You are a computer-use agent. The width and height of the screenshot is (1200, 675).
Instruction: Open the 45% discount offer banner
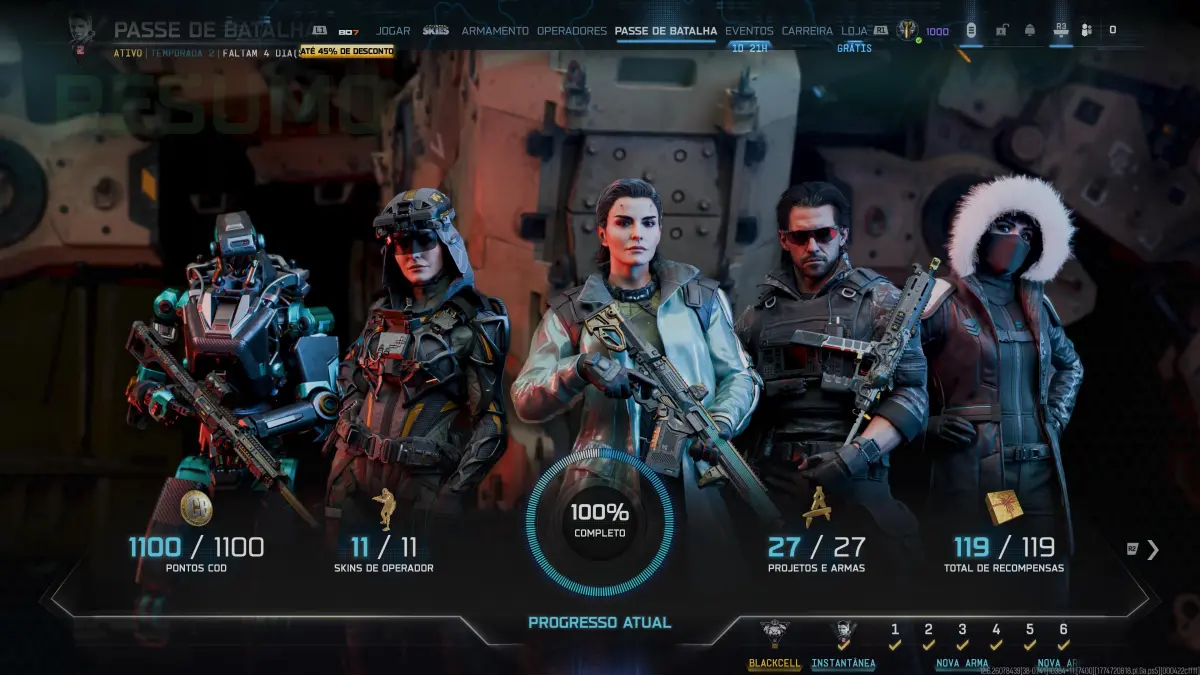tap(346, 50)
